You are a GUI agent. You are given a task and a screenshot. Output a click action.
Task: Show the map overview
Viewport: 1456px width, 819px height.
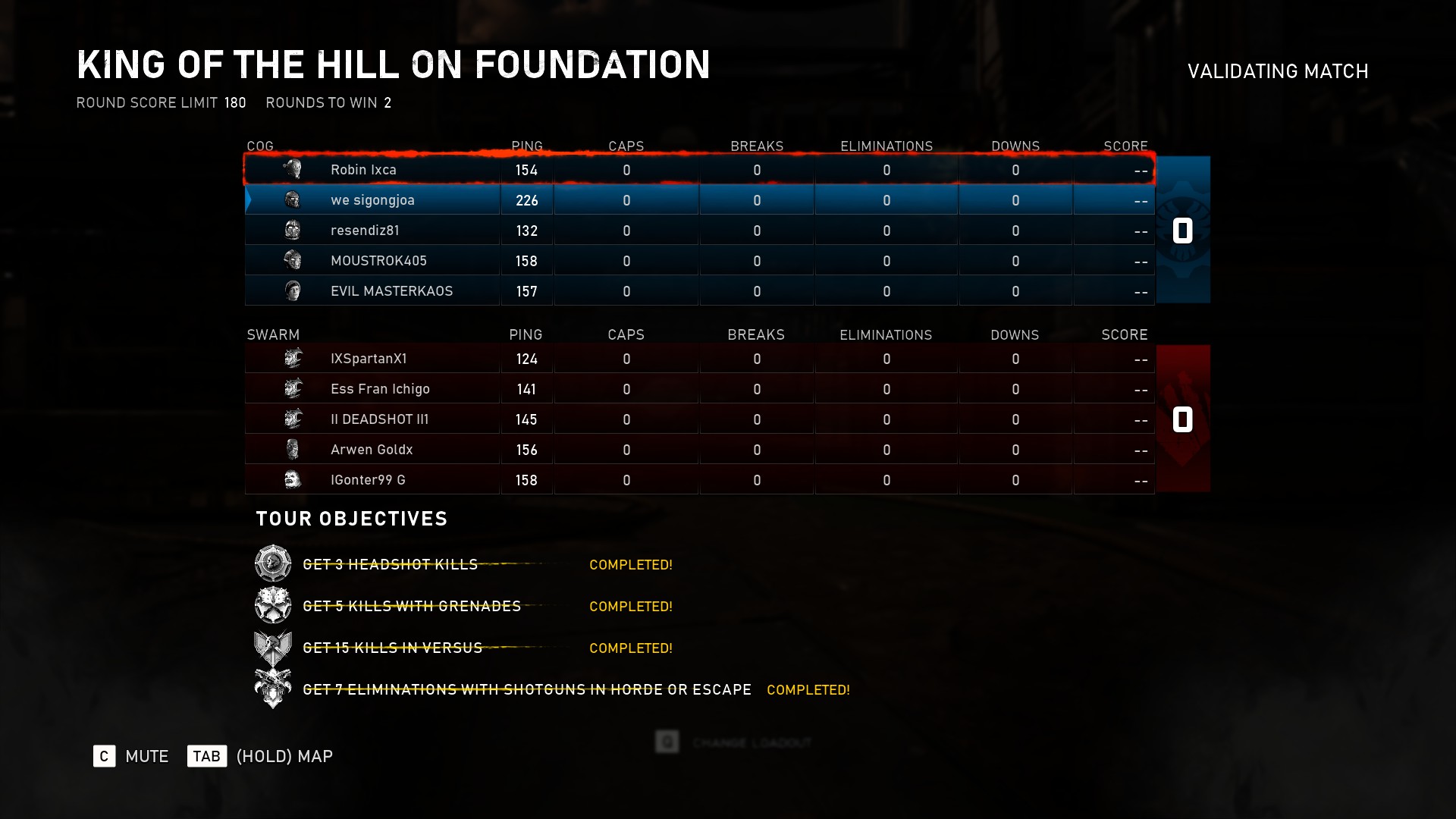tap(206, 756)
